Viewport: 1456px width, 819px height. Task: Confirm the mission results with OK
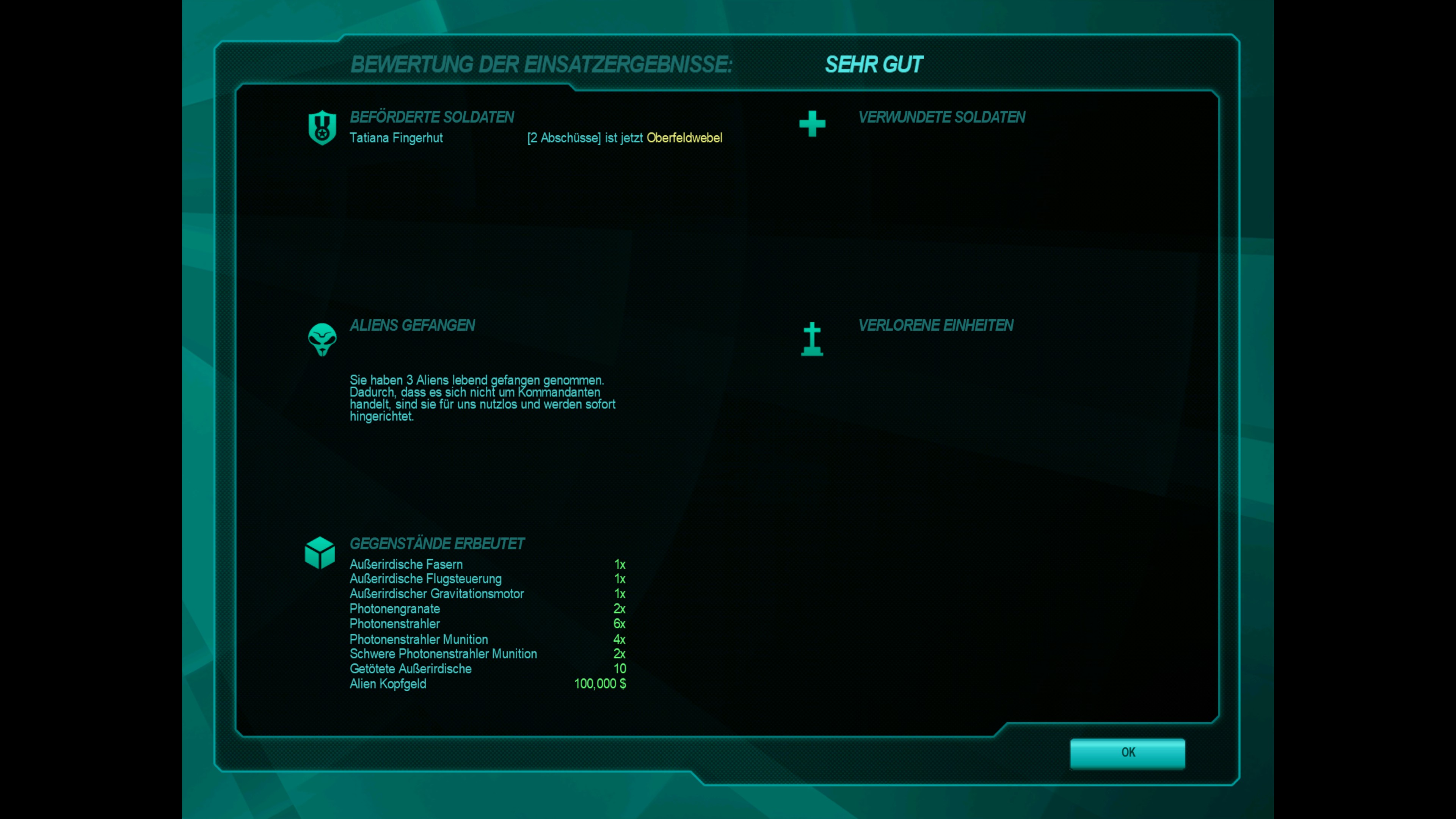(1127, 752)
